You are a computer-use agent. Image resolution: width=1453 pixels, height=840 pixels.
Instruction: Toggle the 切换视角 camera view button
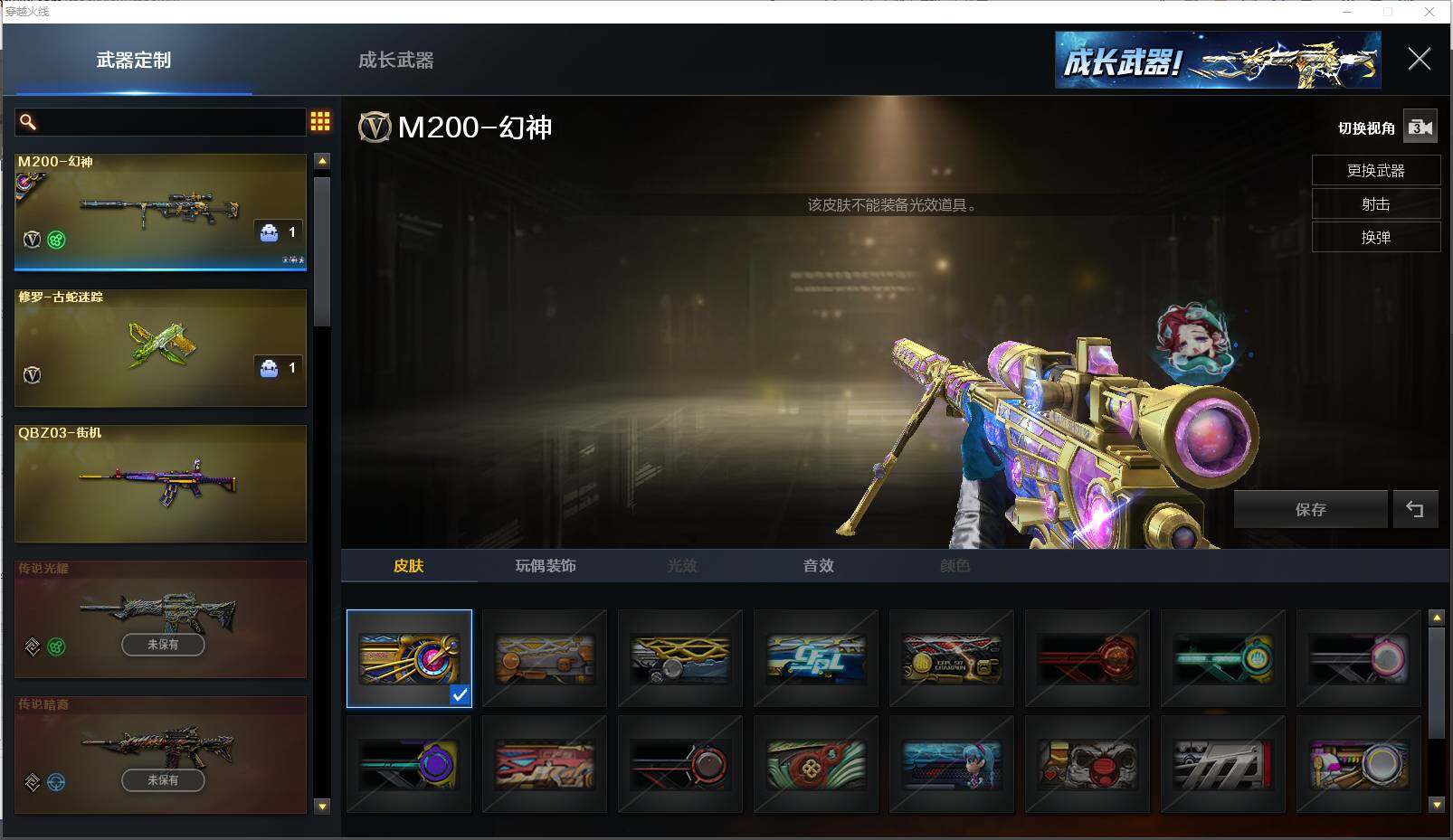click(1420, 127)
